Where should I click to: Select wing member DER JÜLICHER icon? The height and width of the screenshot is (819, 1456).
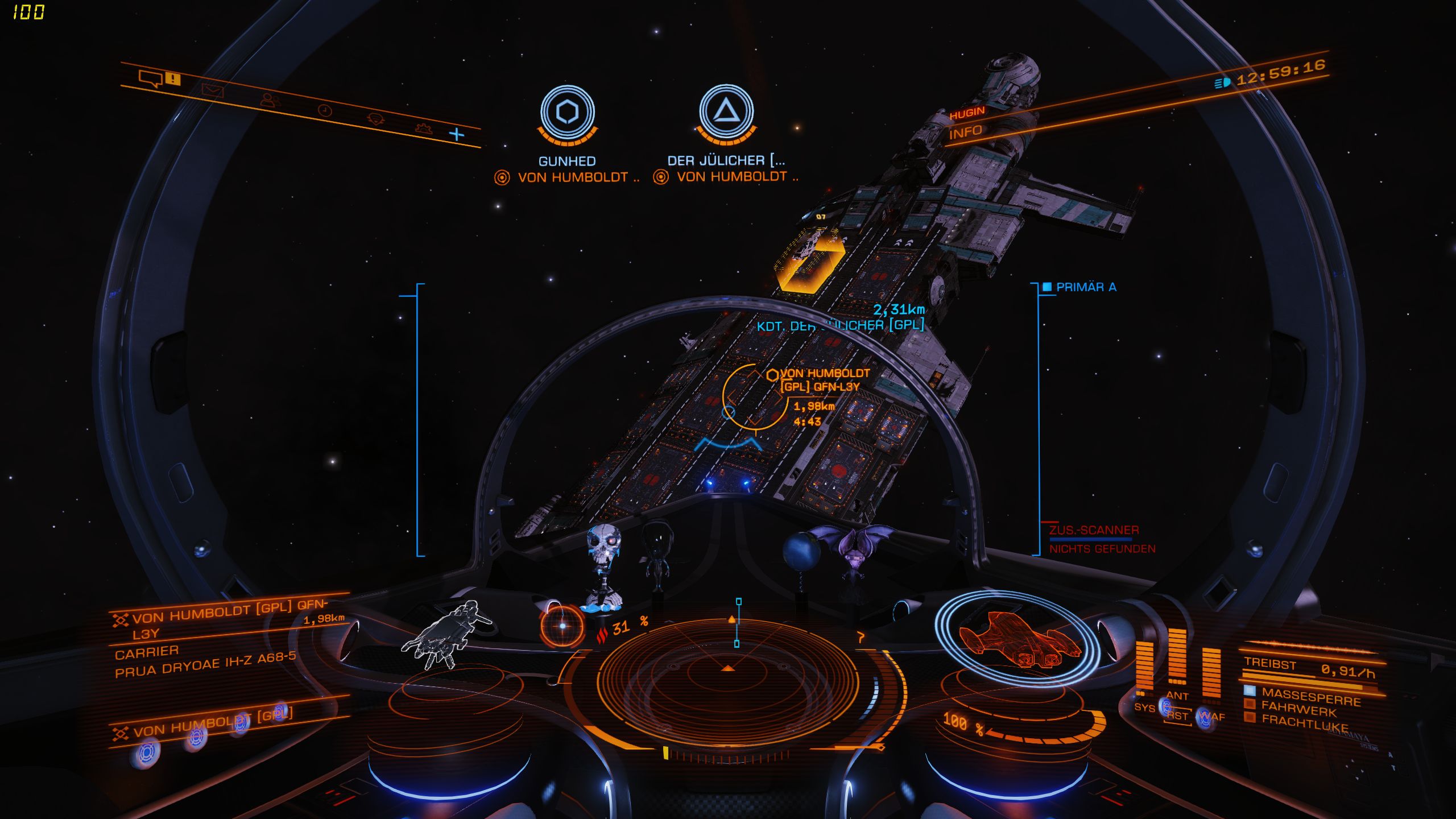coord(726,111)
